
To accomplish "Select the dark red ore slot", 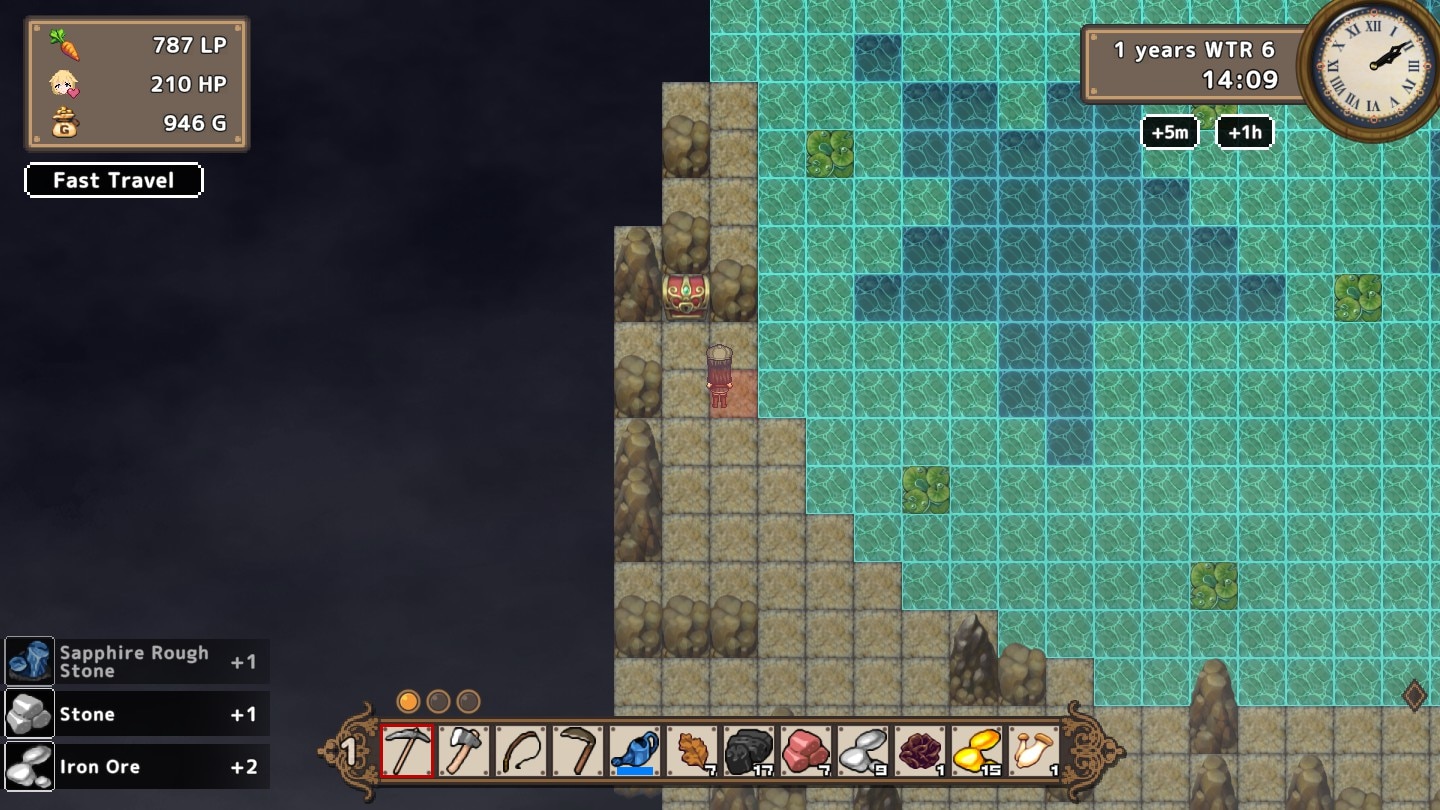I will 920,750.
